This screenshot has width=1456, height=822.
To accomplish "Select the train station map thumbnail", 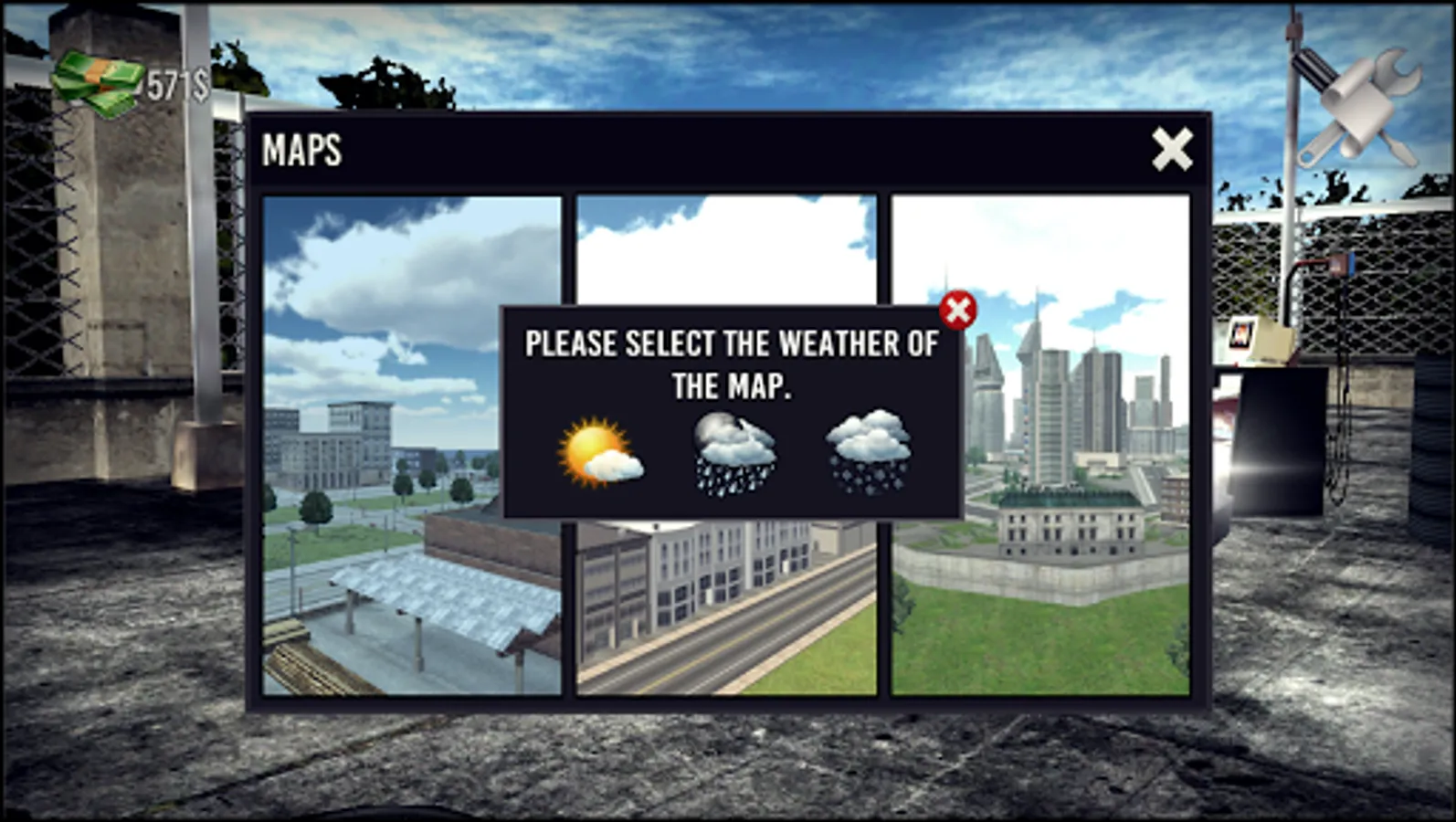I will pos(411,594).
